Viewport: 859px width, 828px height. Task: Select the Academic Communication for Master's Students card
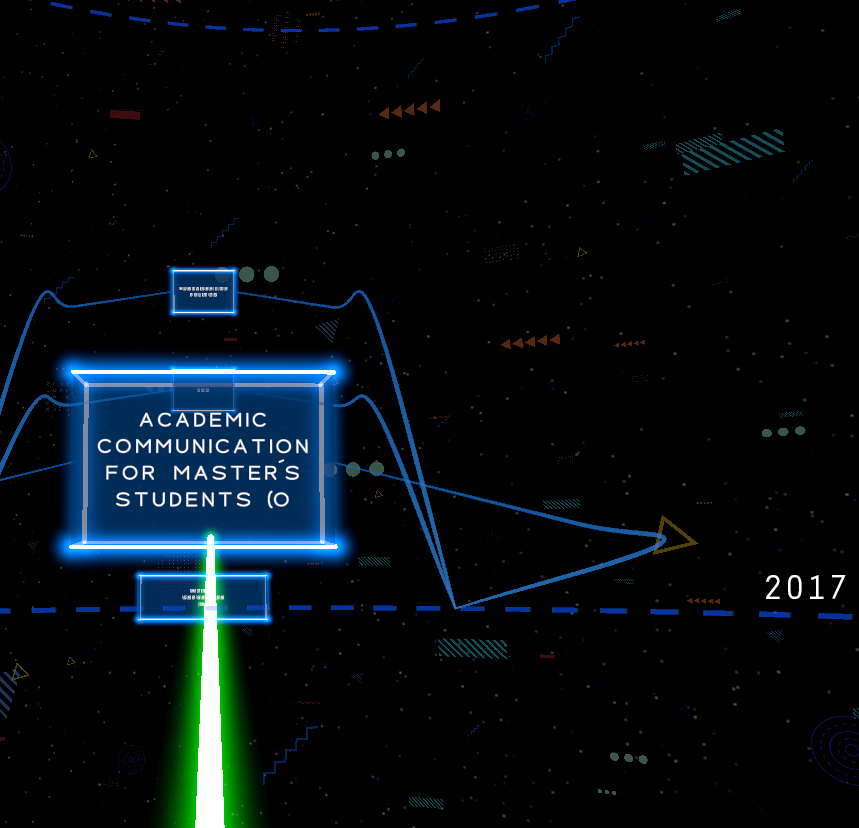[203, 459]
